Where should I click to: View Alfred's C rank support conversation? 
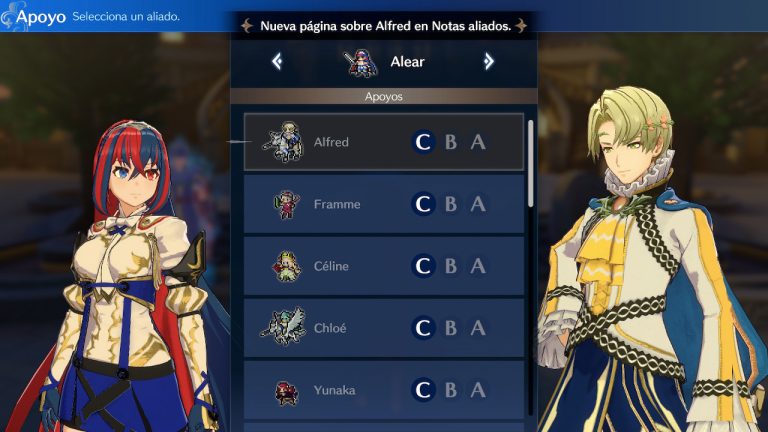[x=423, y=142]
